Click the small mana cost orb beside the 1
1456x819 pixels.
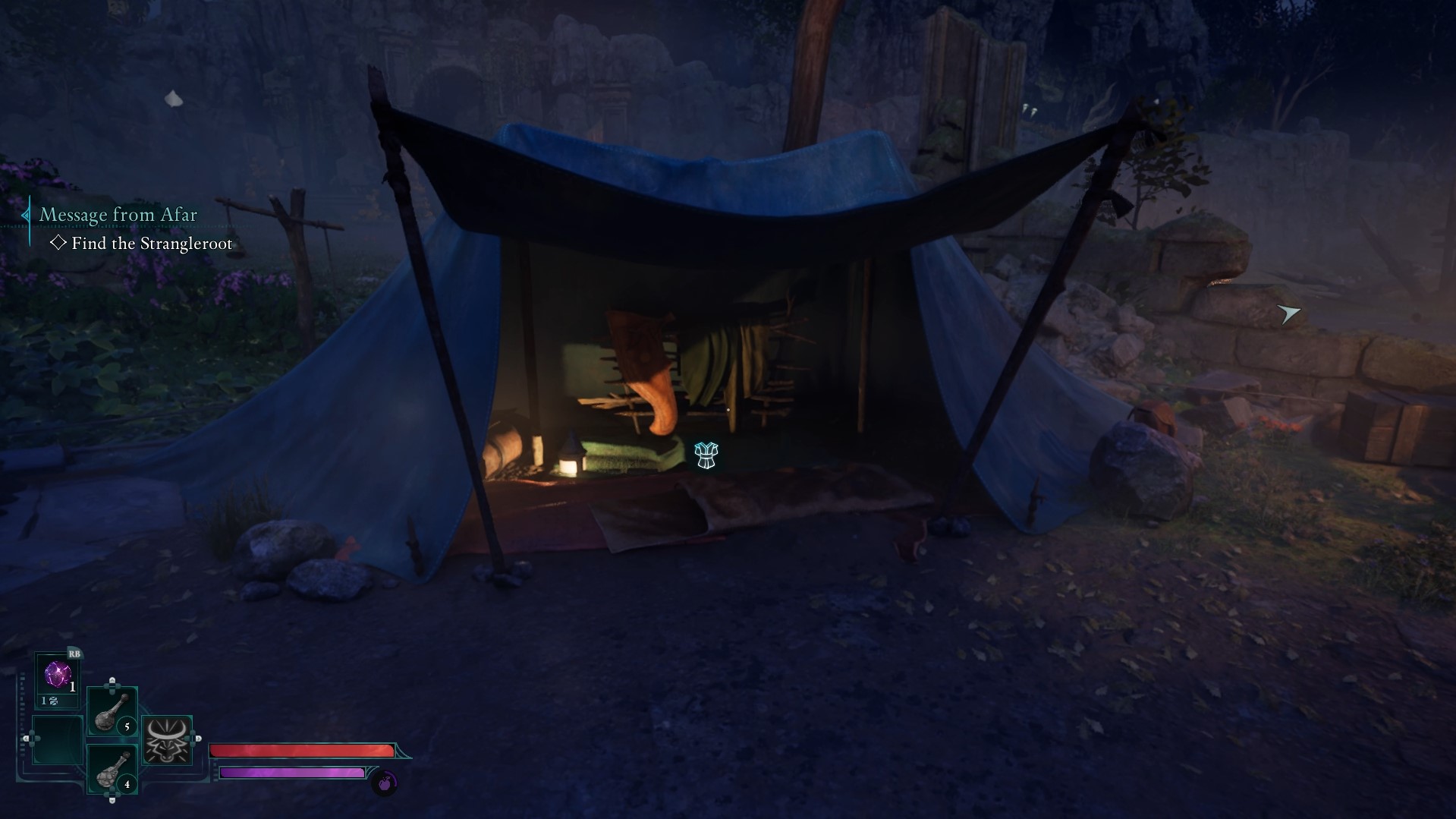pos(54,701)
